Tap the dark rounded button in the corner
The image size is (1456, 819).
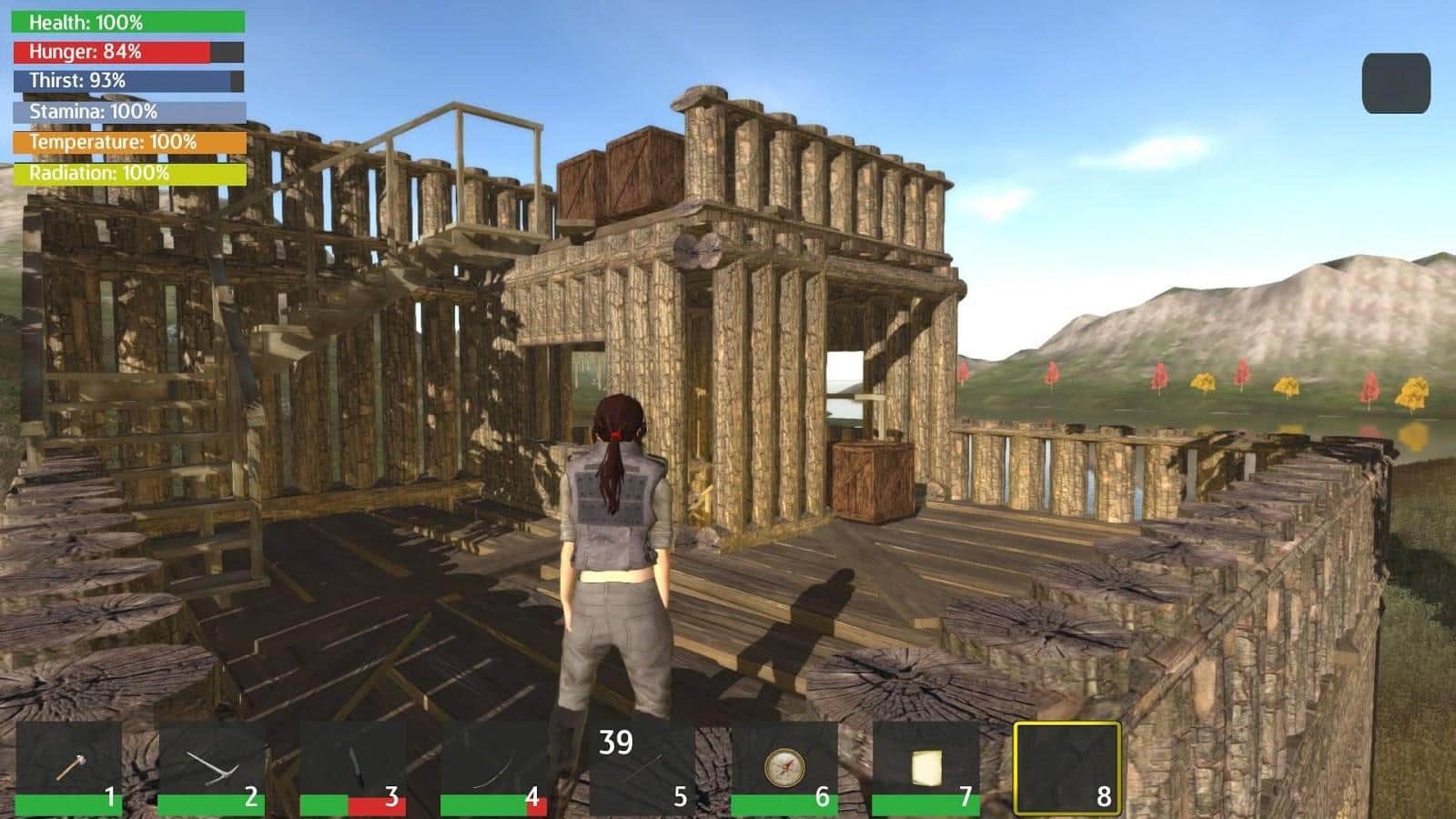click(1396, 84)
